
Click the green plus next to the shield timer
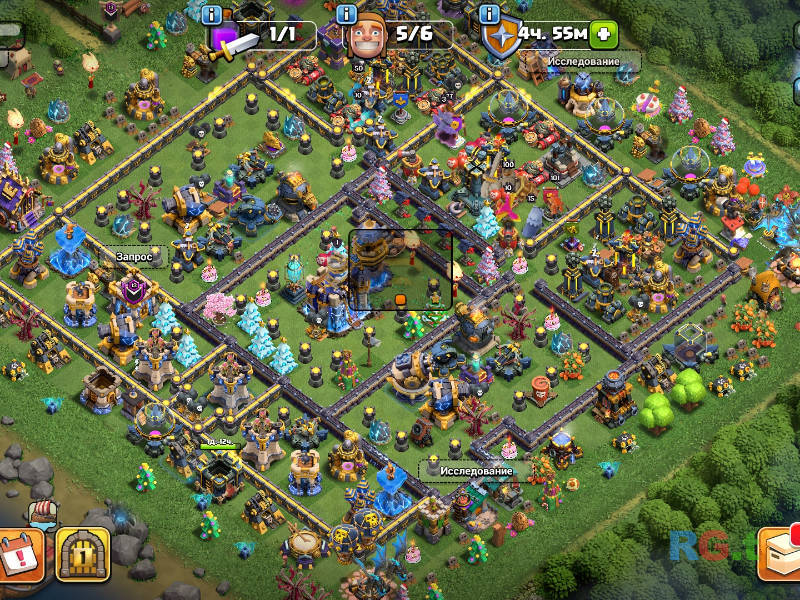pos(603,35)
